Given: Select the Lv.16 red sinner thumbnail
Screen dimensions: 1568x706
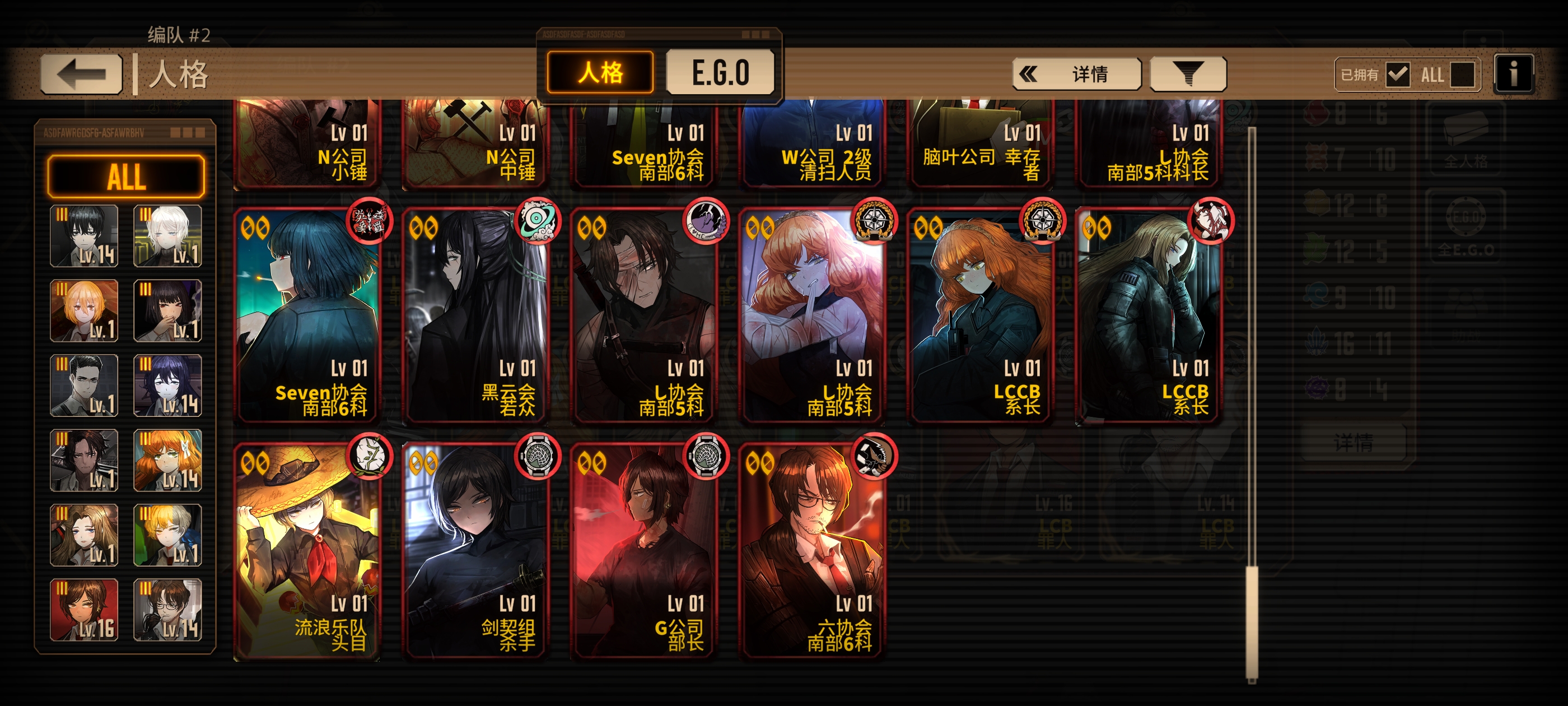Looking at the screenshot, I should pos(84,610).
